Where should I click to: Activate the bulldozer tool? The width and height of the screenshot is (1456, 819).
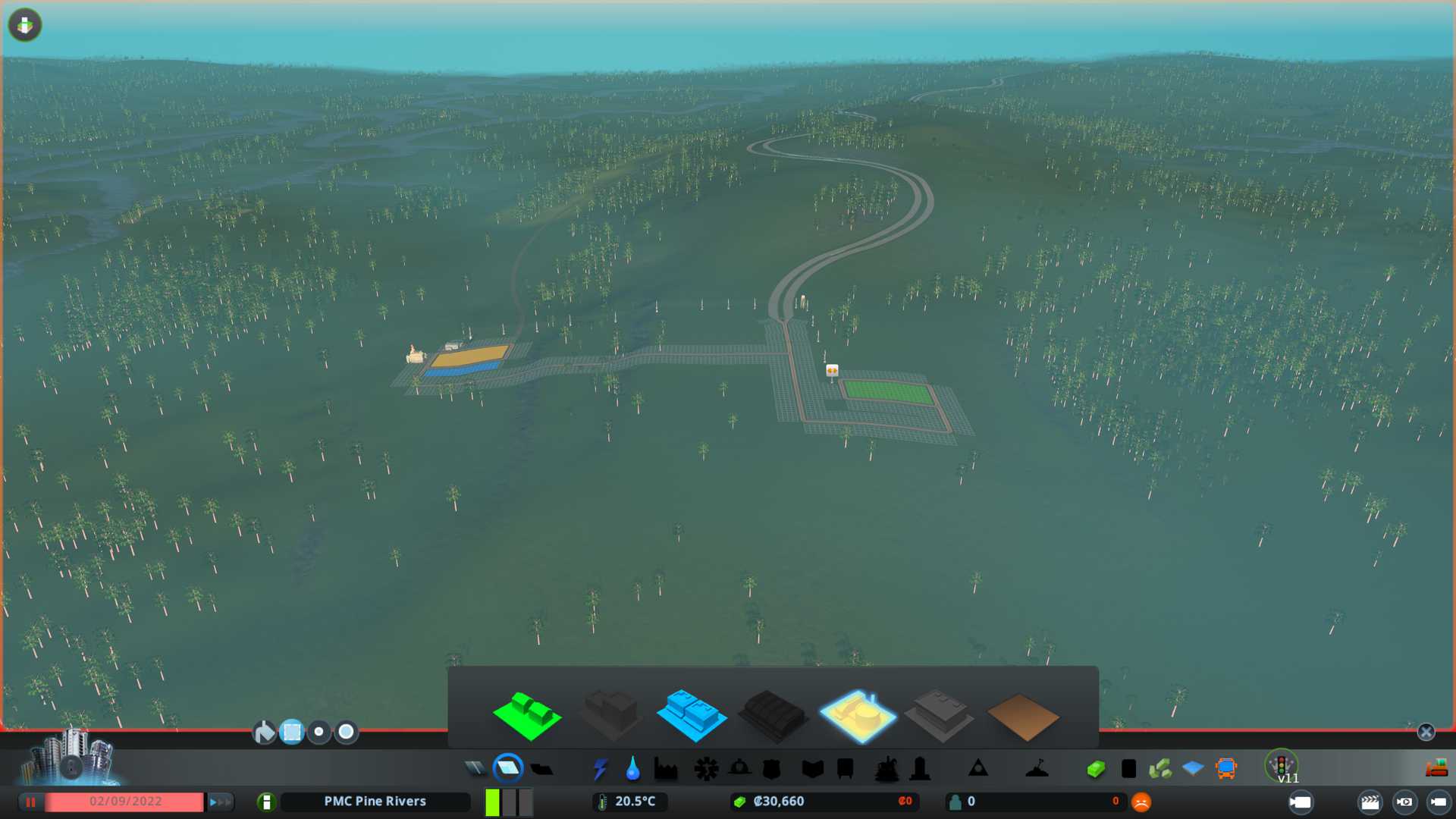click(1436, 769)
